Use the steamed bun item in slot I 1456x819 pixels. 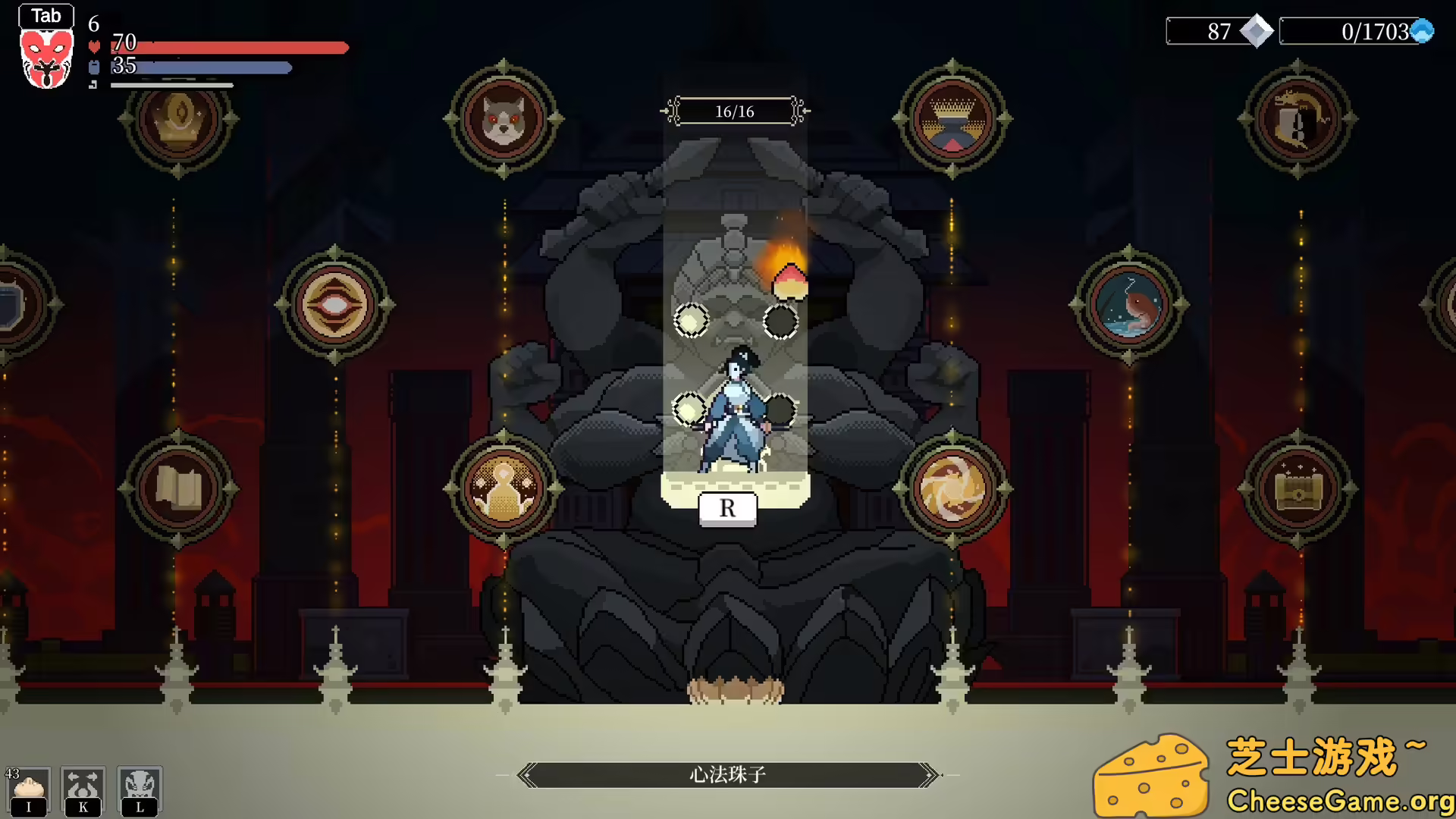[x=28, y=789]
